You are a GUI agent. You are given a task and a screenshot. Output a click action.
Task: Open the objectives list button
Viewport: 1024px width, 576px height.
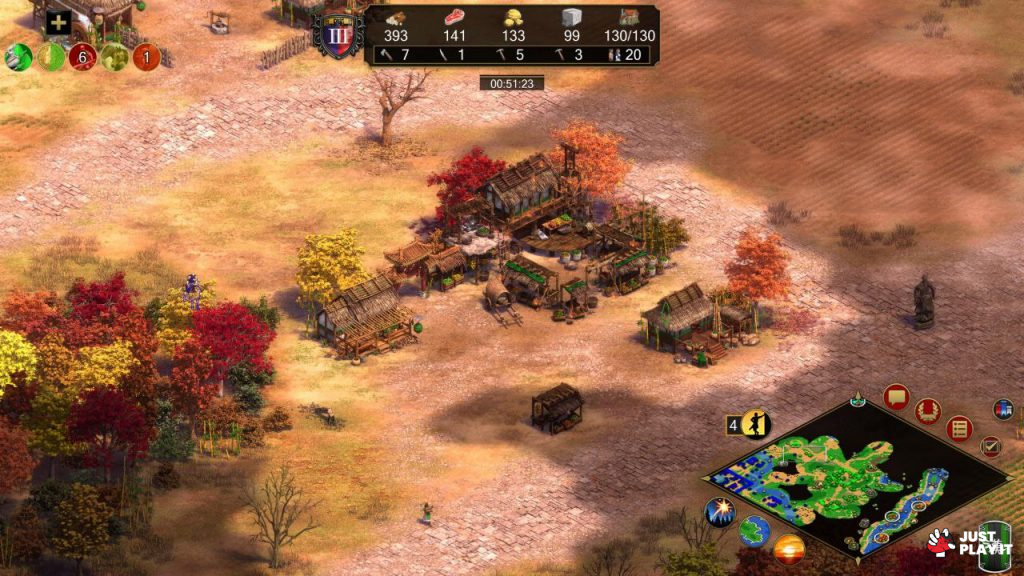pos(959,428)
